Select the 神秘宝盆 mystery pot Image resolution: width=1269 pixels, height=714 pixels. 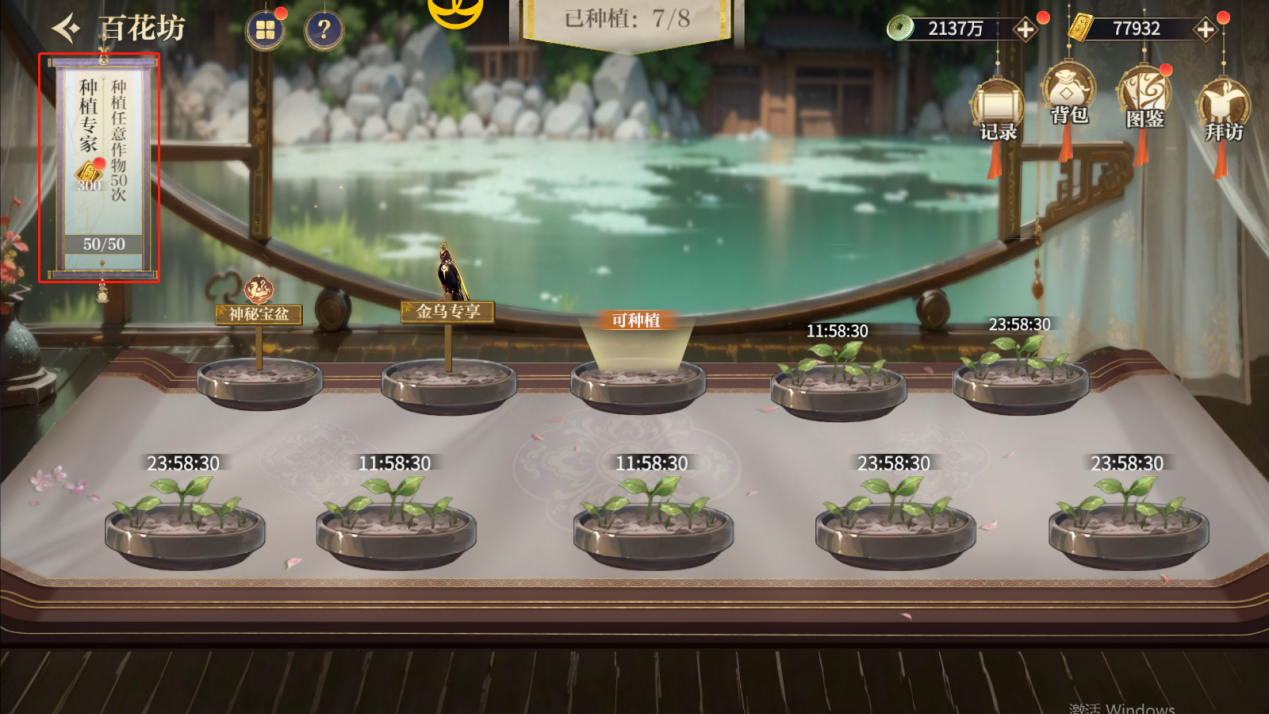point(259,382)
